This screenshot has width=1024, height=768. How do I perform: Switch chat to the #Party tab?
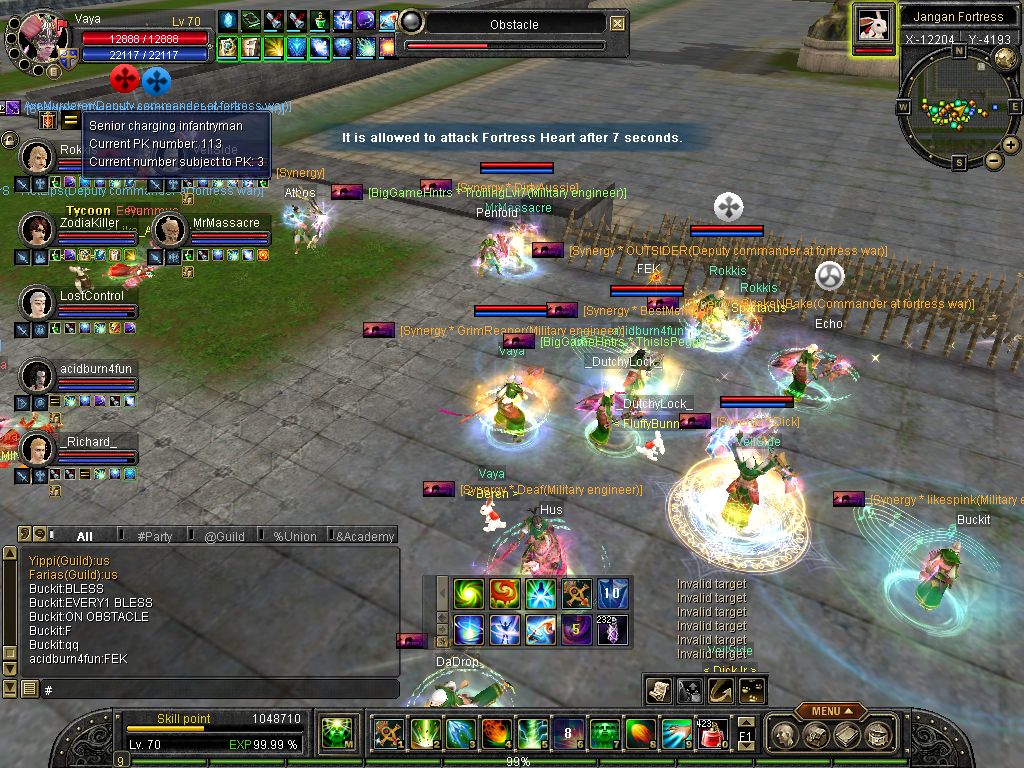[x=154, y=536]
